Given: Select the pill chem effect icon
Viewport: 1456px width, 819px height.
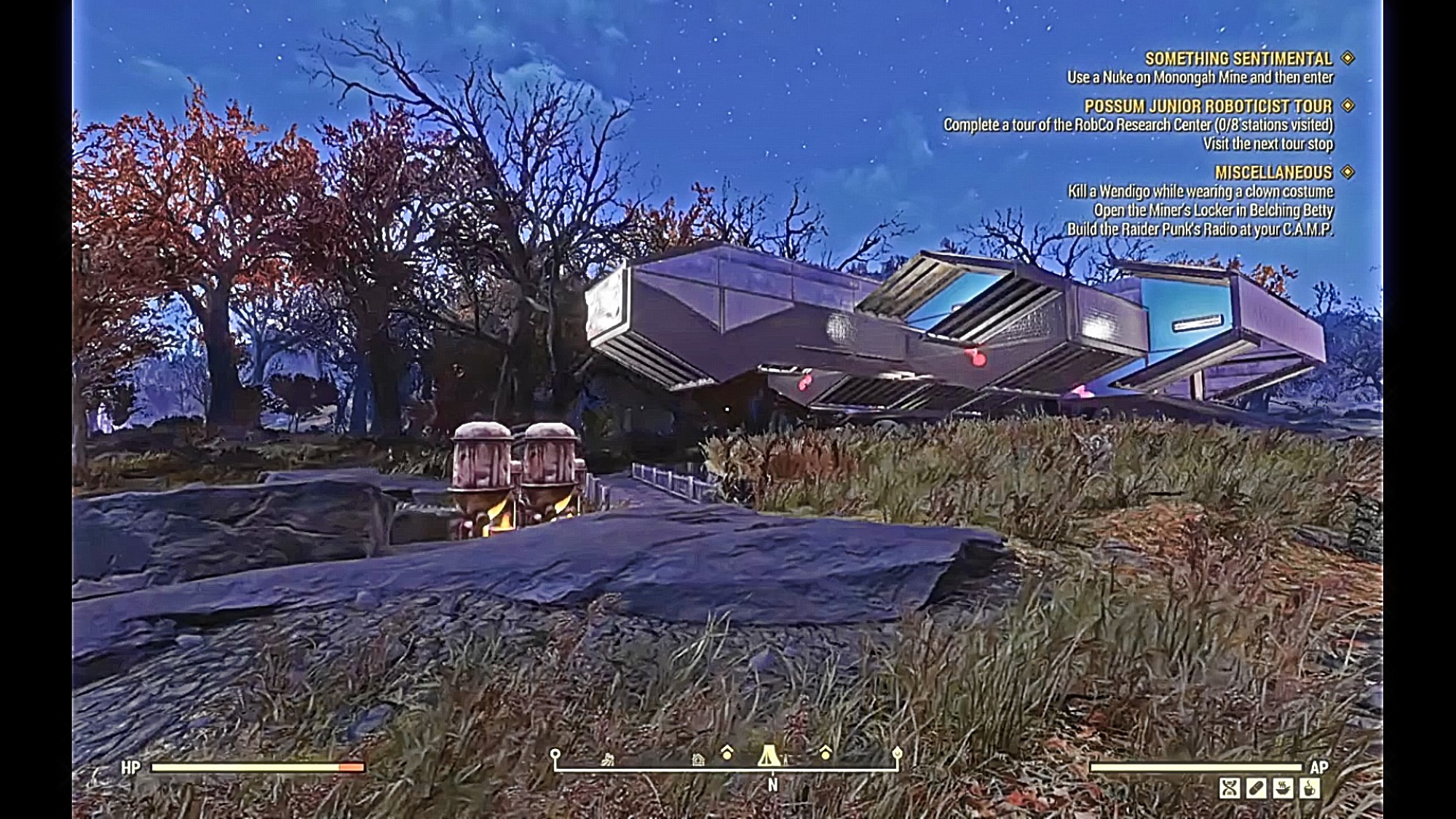Looking at the screenshot, I should [1257, 788].
